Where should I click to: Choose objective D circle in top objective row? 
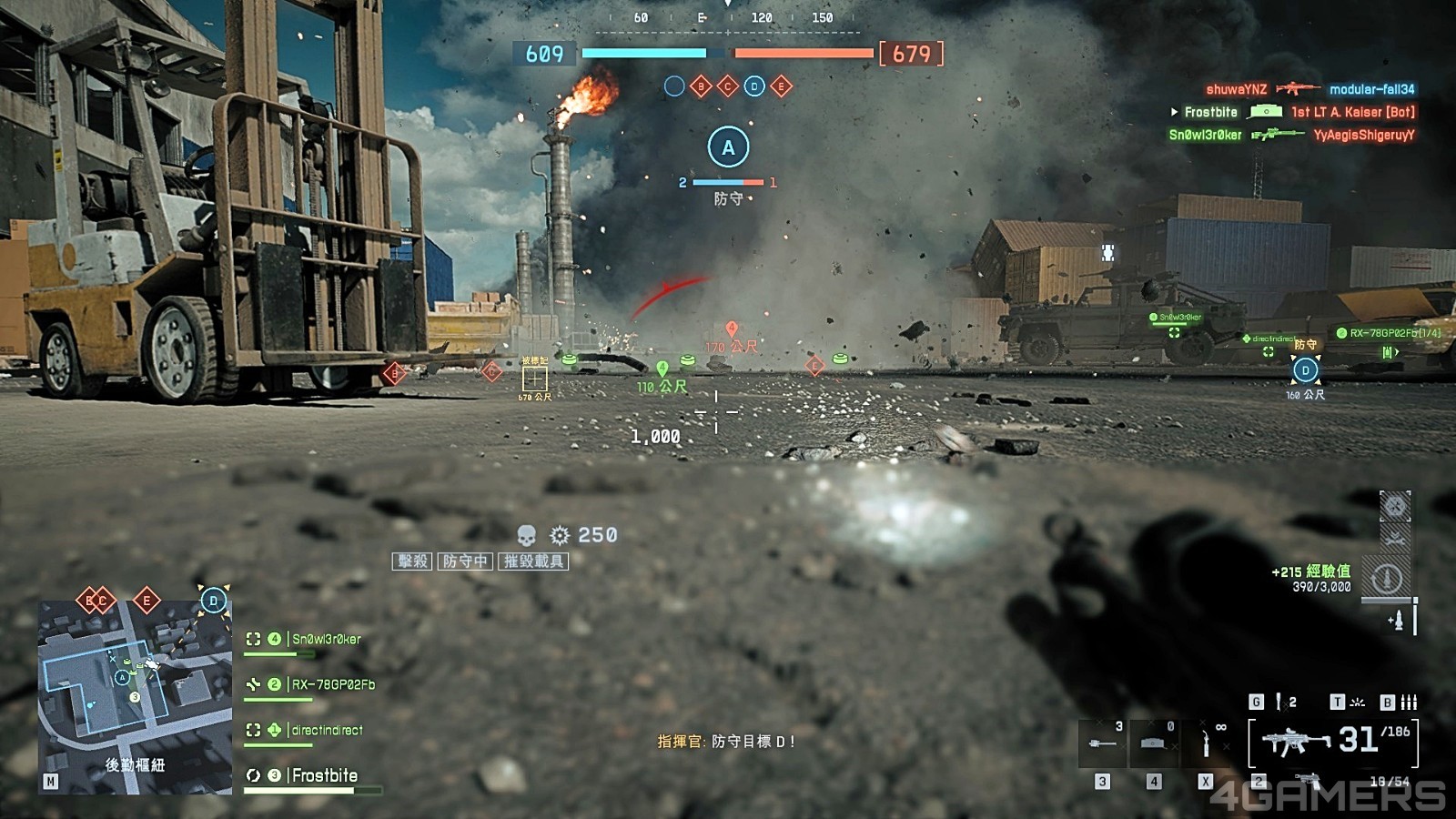click(754, 86)
